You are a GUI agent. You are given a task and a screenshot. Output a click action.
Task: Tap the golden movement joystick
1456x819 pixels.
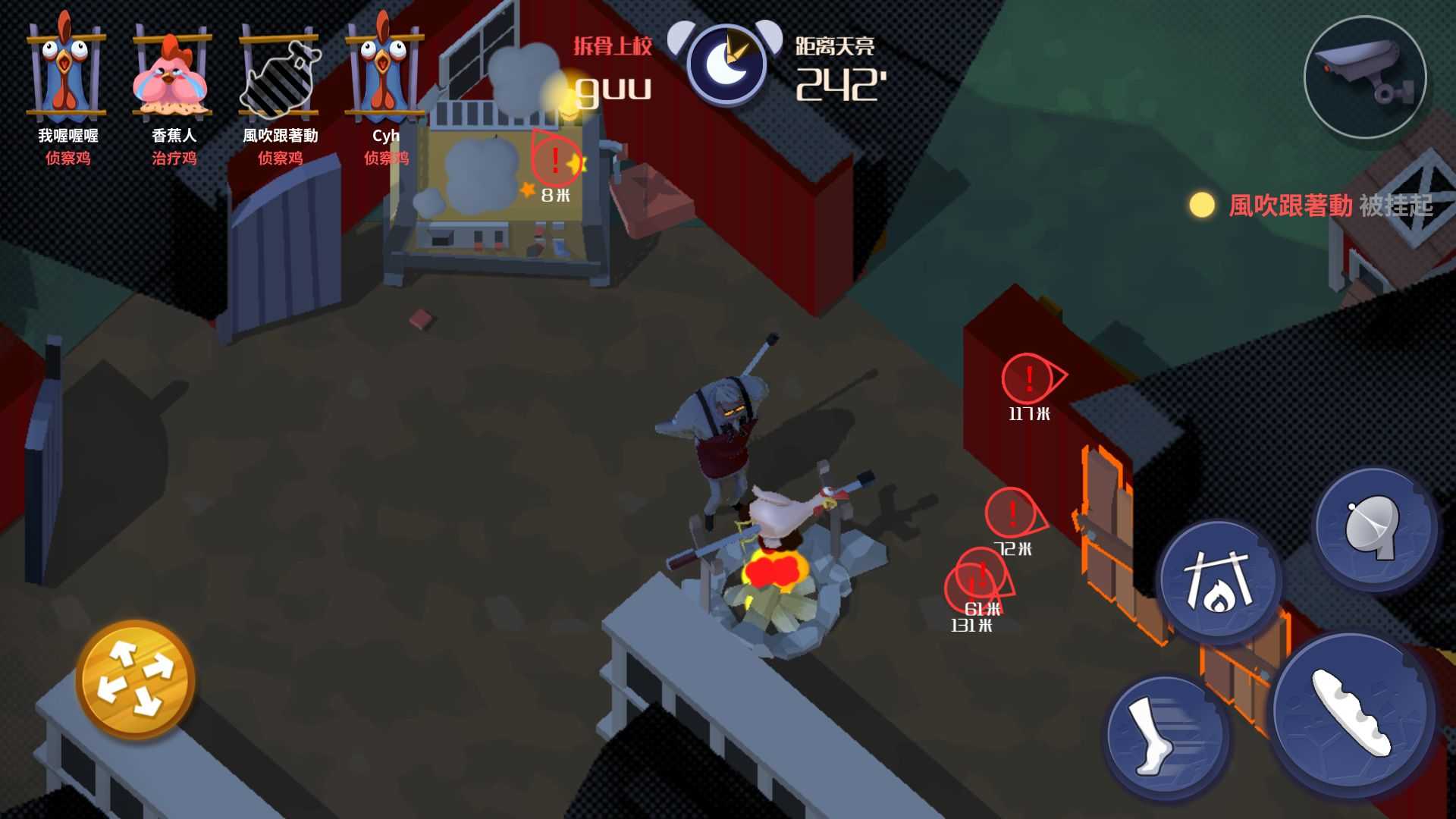coord(136,679)
